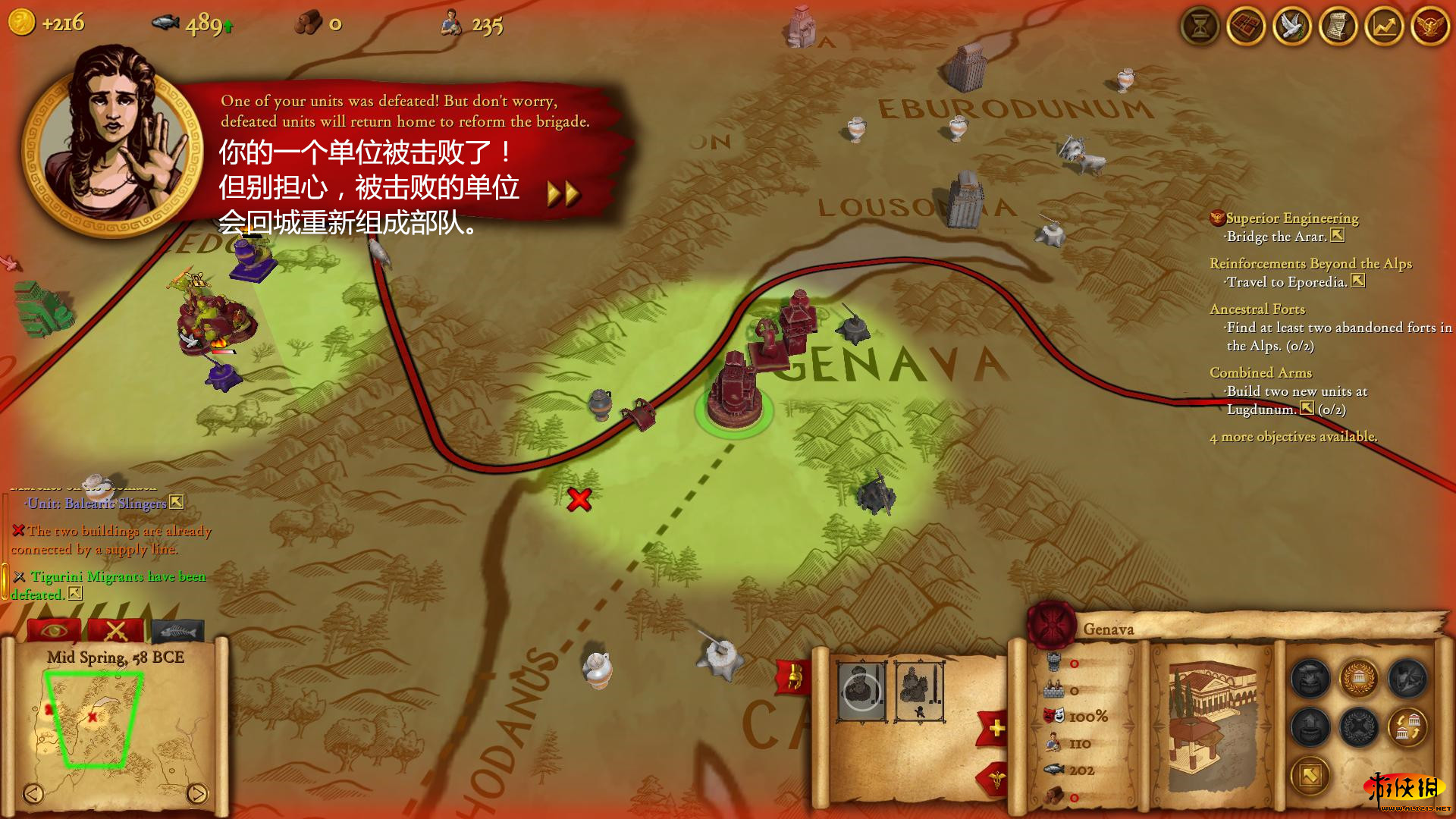Image resolution: width=1456 pixels, height=819 pixels.
Task: Select the first unit portrait card
Action: point(861,691)
